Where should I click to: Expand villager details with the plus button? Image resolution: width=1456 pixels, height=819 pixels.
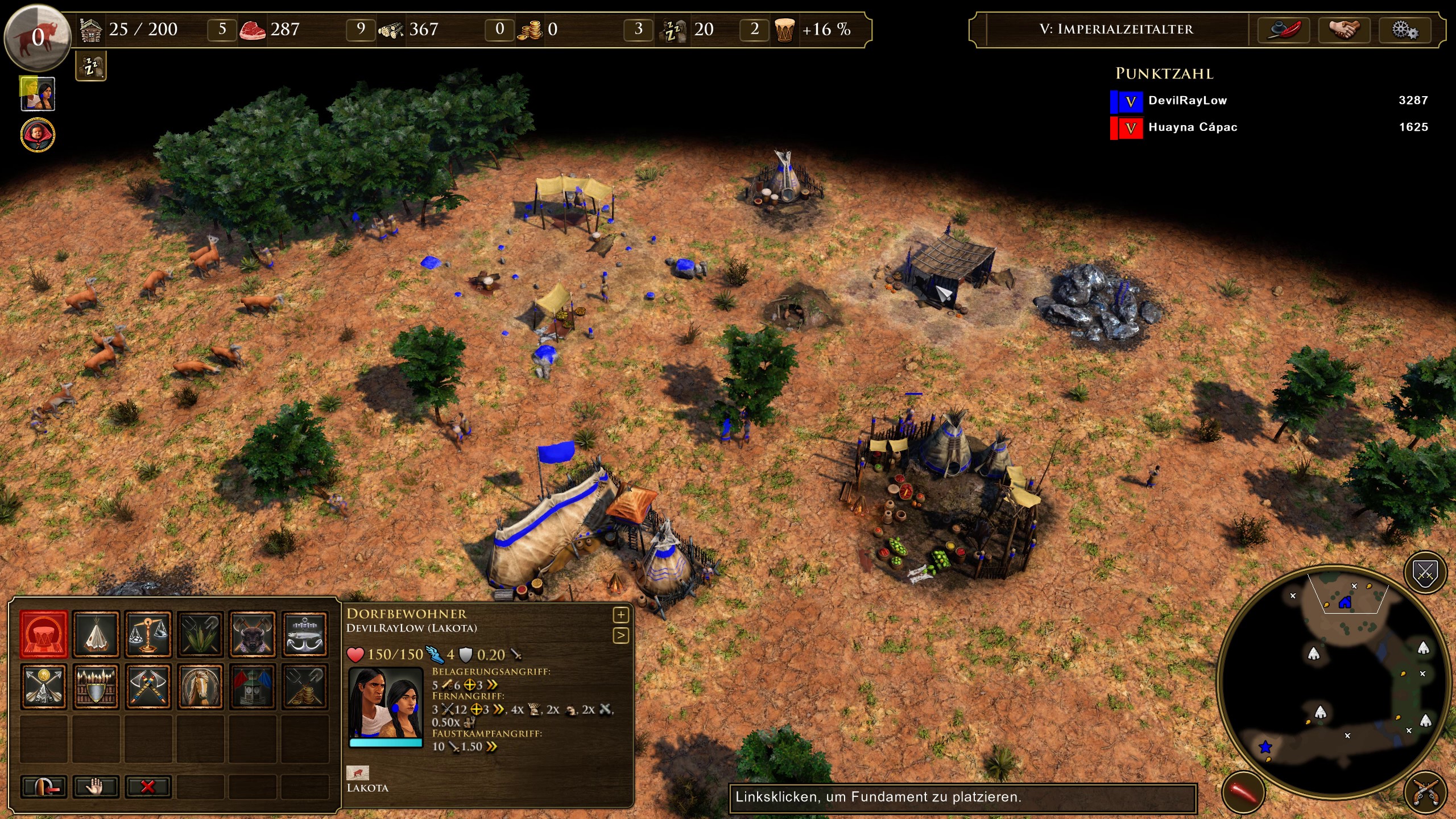click(x=620, y=615)
